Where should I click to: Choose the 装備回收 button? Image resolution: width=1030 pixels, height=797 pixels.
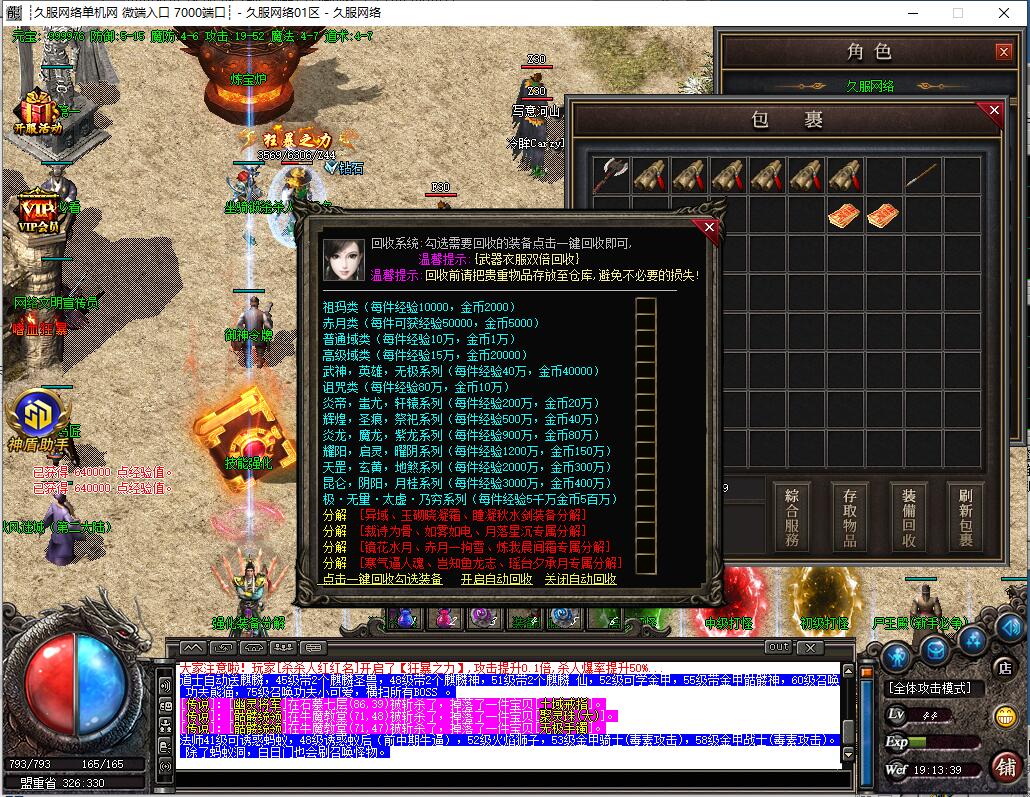(x=908, y=517)
